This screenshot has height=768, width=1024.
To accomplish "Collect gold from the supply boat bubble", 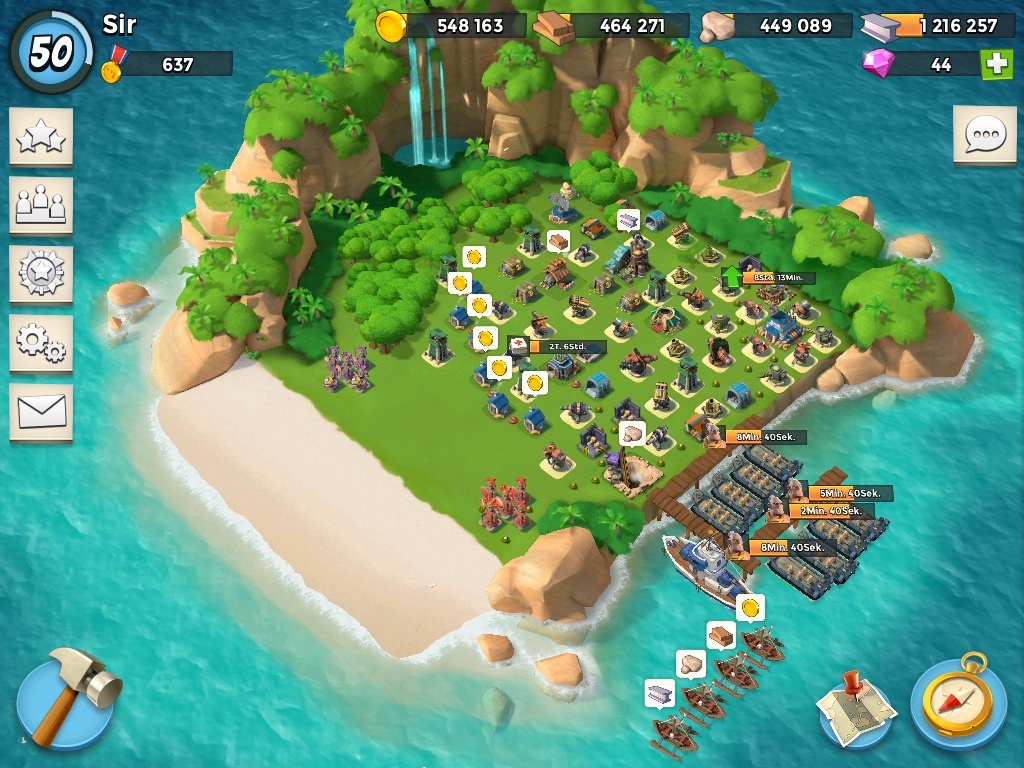I will [x=750, y=607].
